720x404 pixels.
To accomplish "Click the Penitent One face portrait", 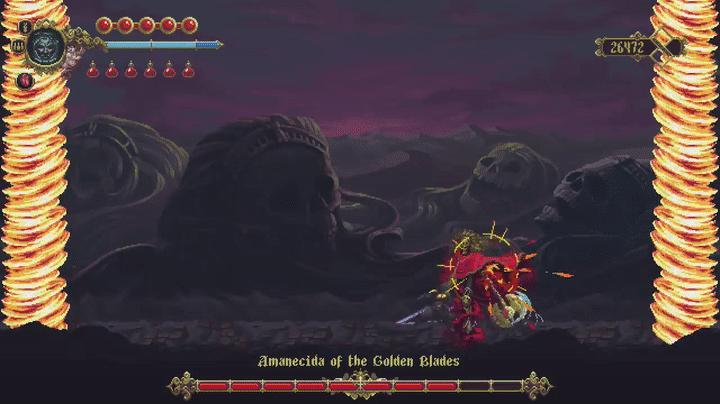I will 46,45.
